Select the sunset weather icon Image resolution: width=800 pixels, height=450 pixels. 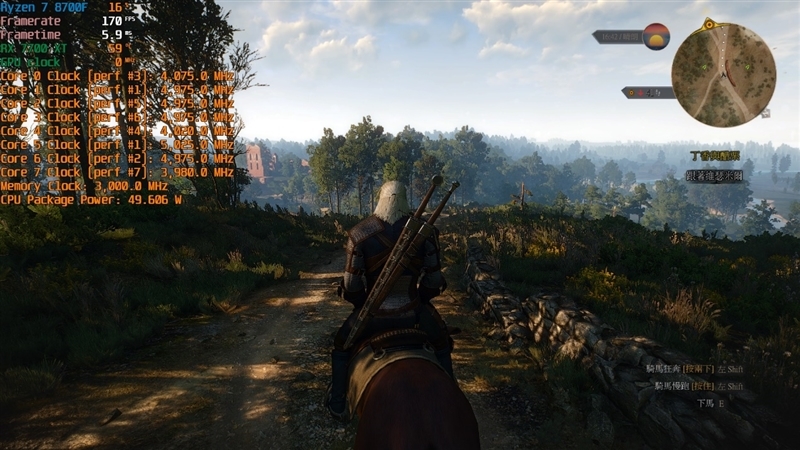pos(656,37)
